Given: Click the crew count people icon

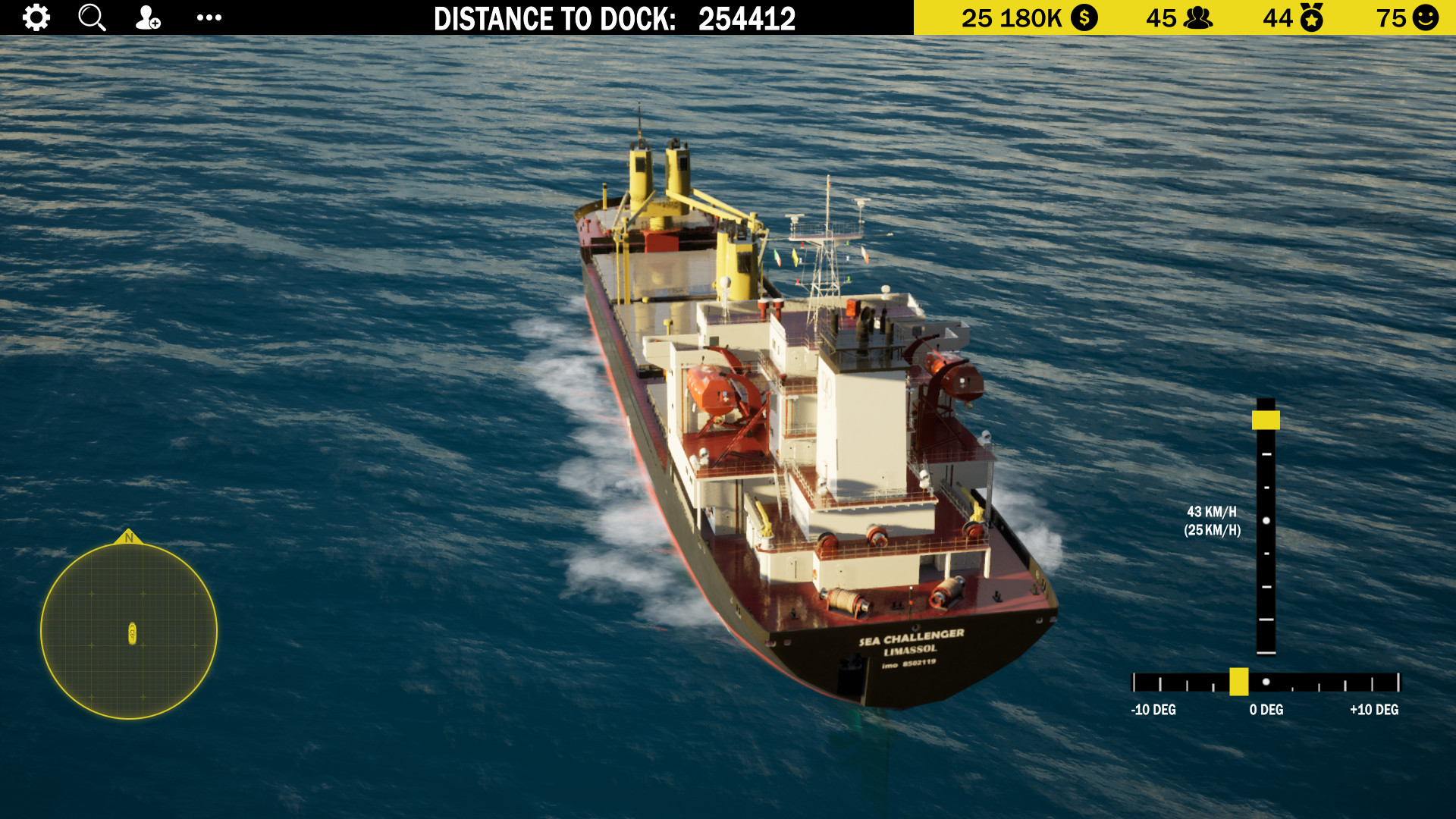Looking at the screenshot, I should 1197,17.
